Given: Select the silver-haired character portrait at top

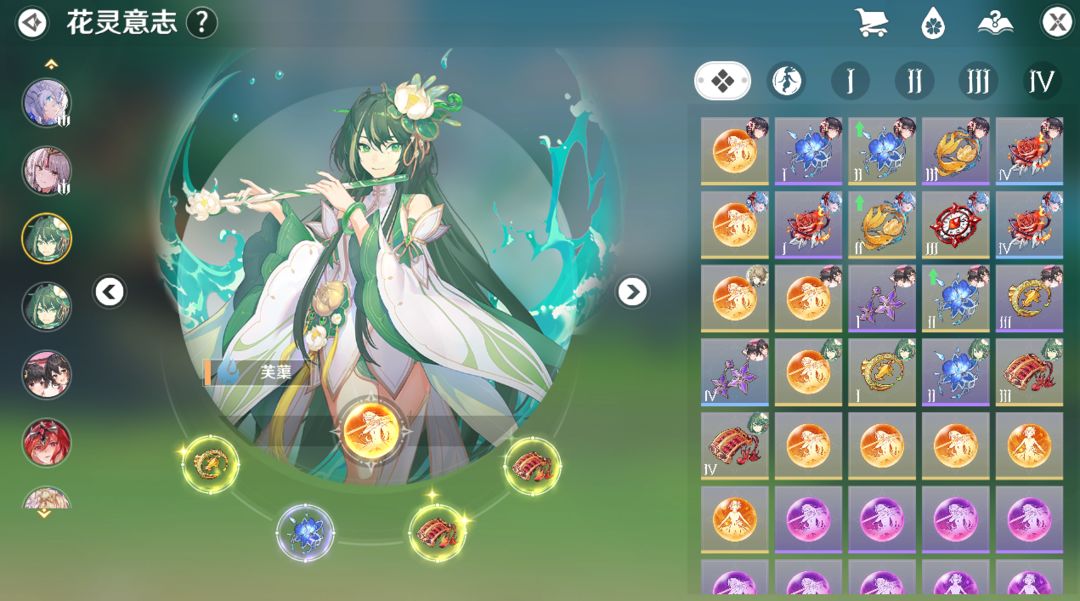Looking at the screenshot, I should 47,104.
